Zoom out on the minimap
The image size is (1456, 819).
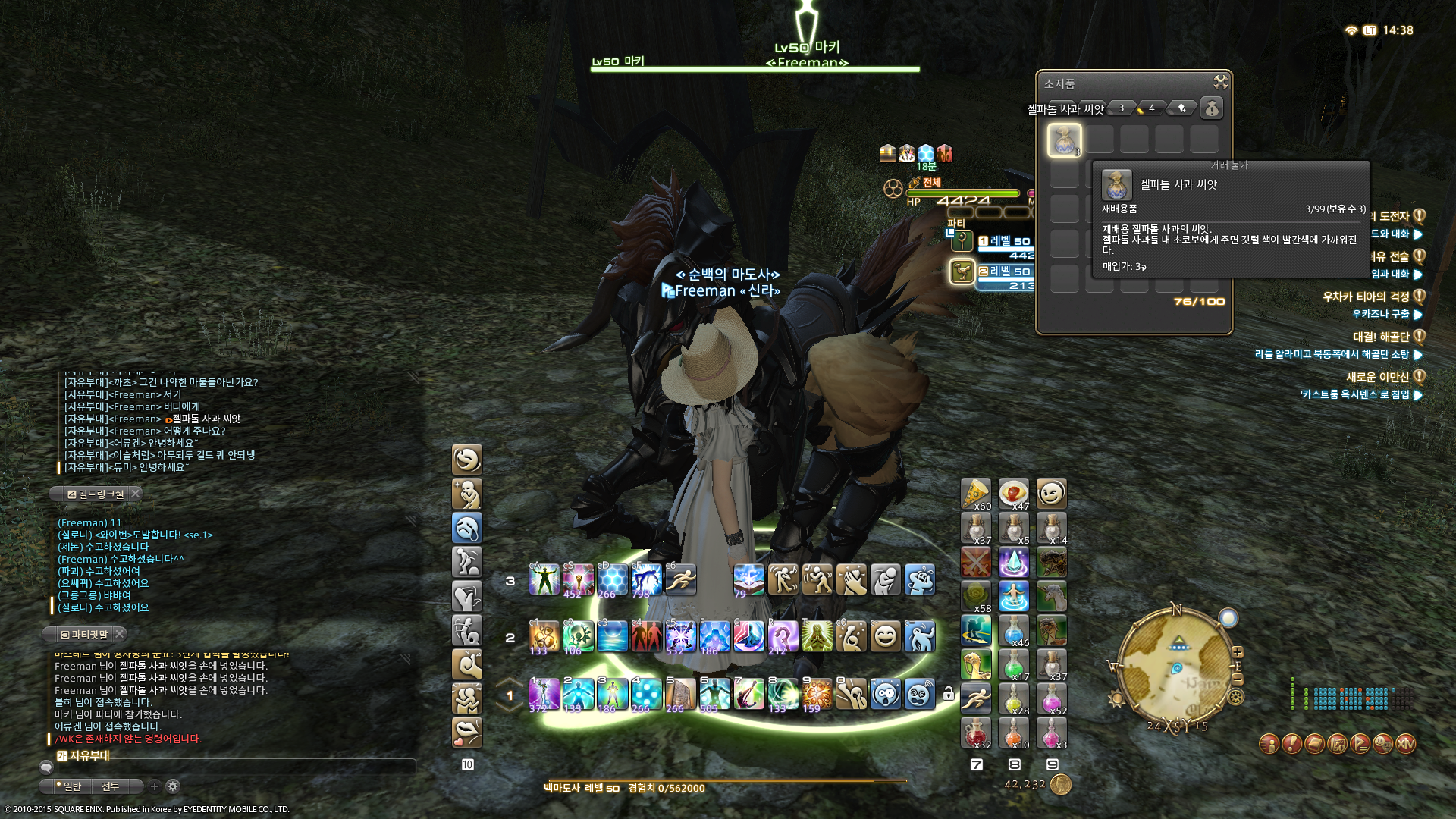[x=1238, y=679]
